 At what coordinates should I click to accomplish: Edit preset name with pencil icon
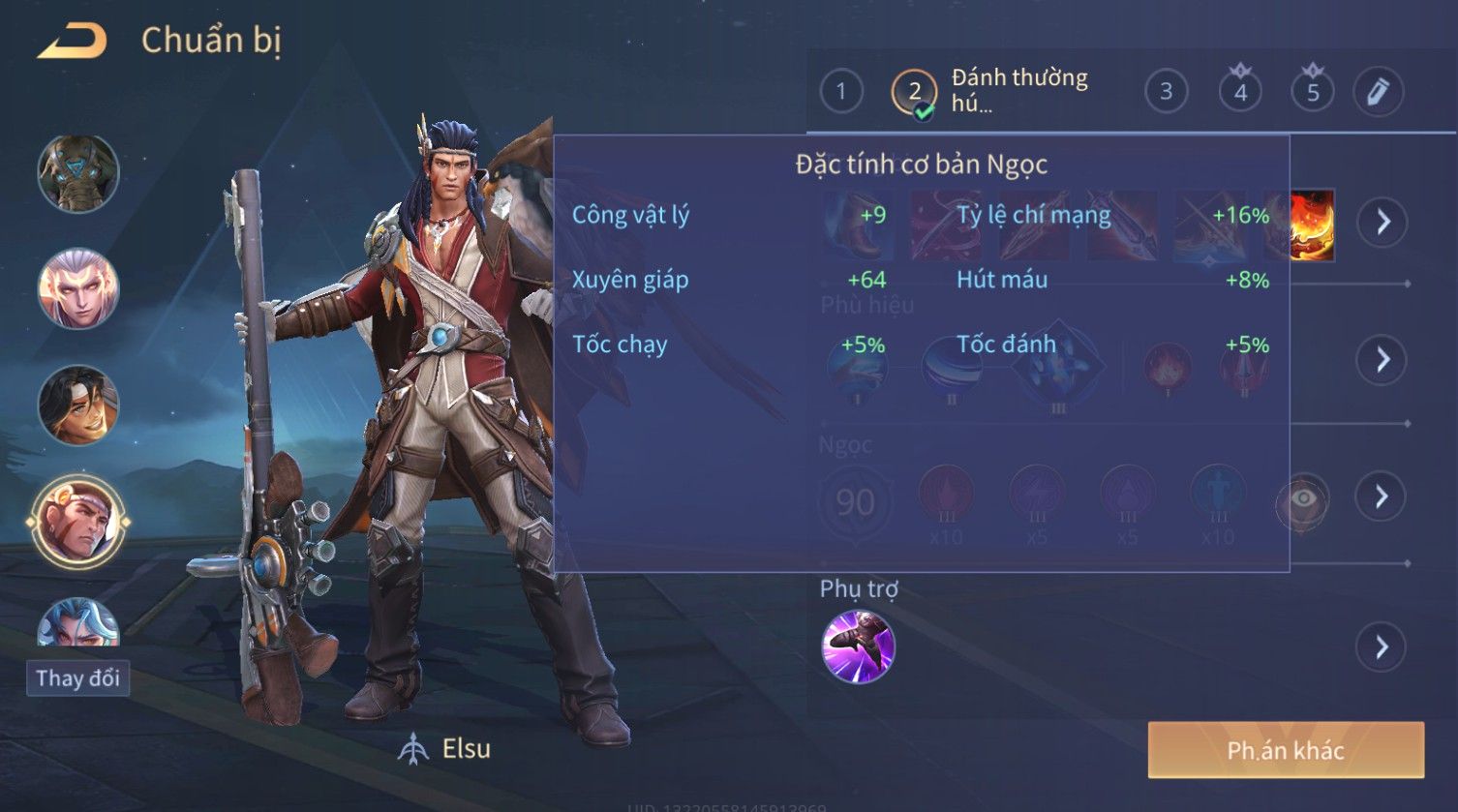point(1378,92)
